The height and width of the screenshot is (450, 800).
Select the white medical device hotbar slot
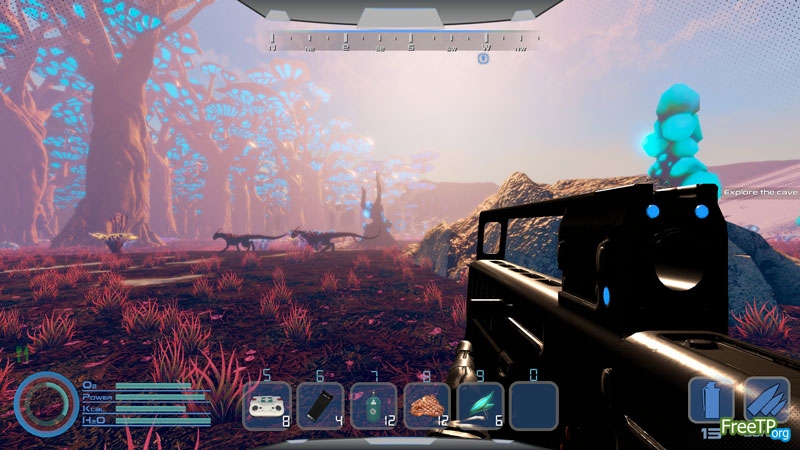point(267,406)
